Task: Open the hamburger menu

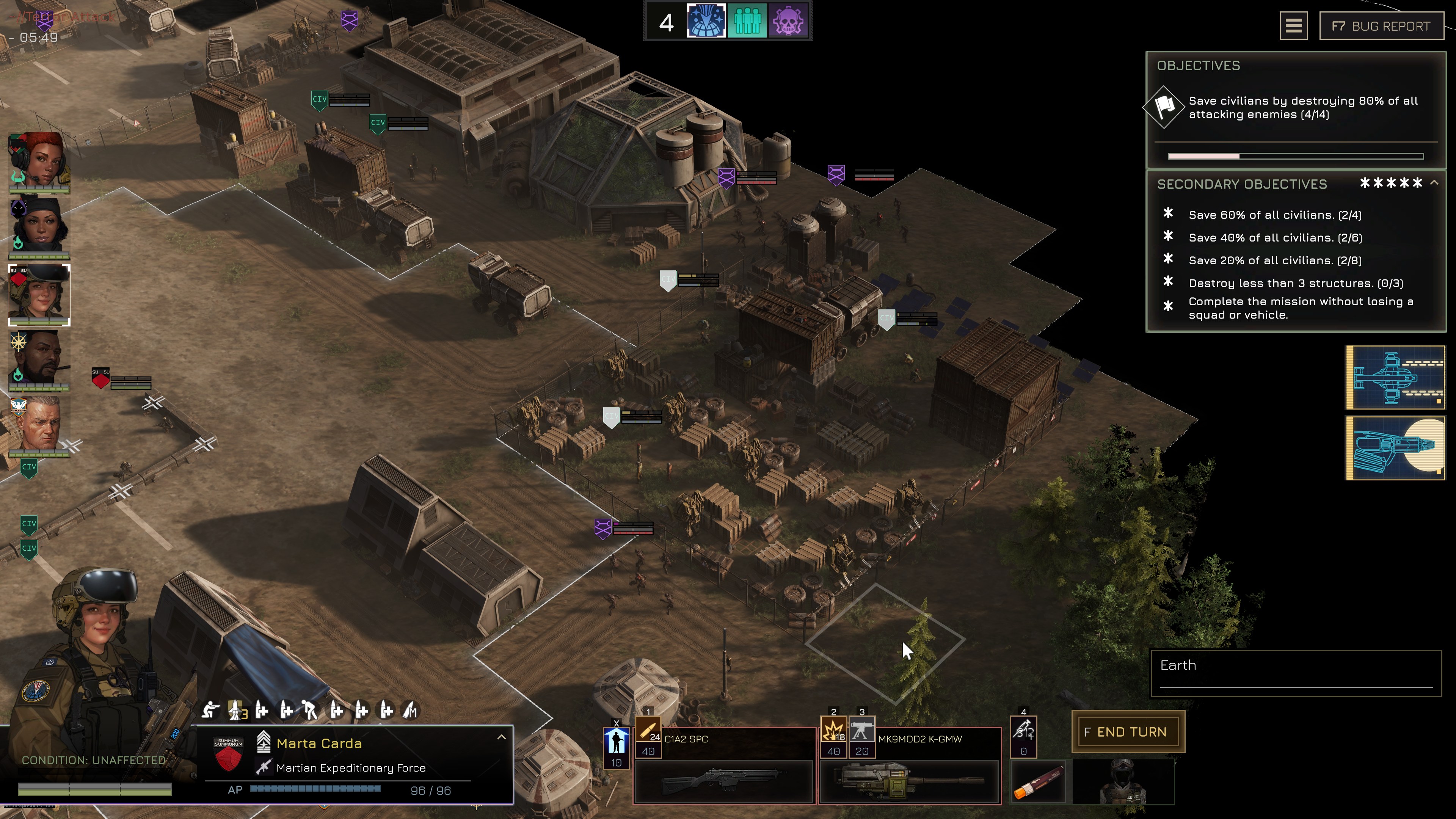Action: 1293,26
